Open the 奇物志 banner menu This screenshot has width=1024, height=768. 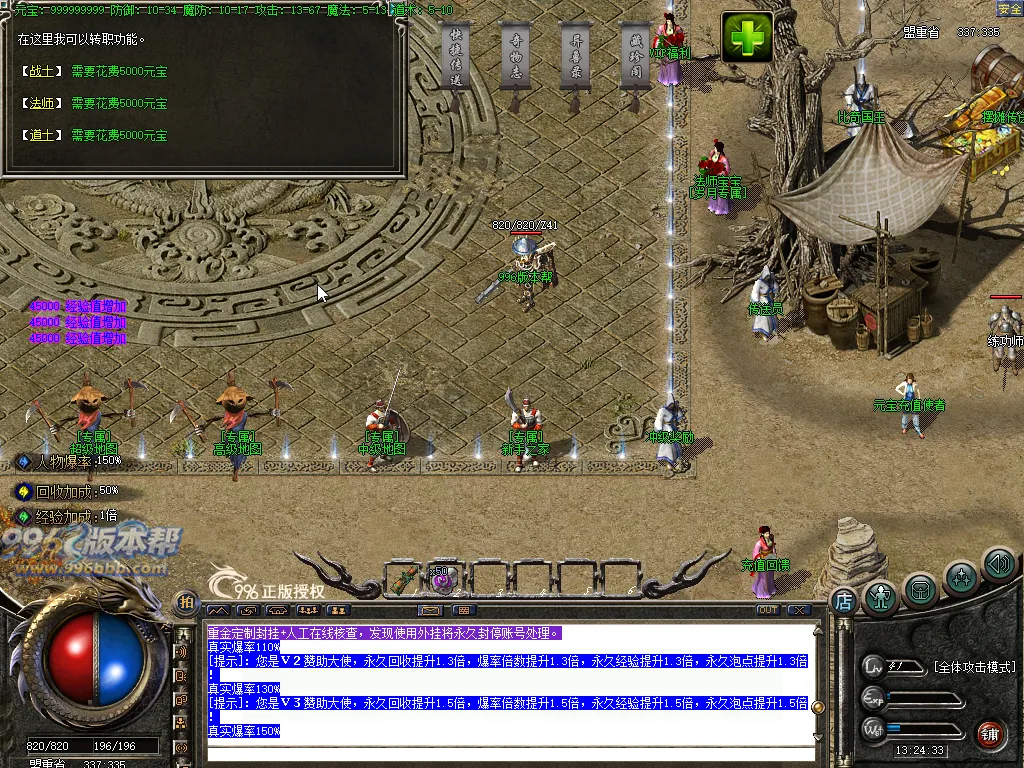click(x=516, y=56)
